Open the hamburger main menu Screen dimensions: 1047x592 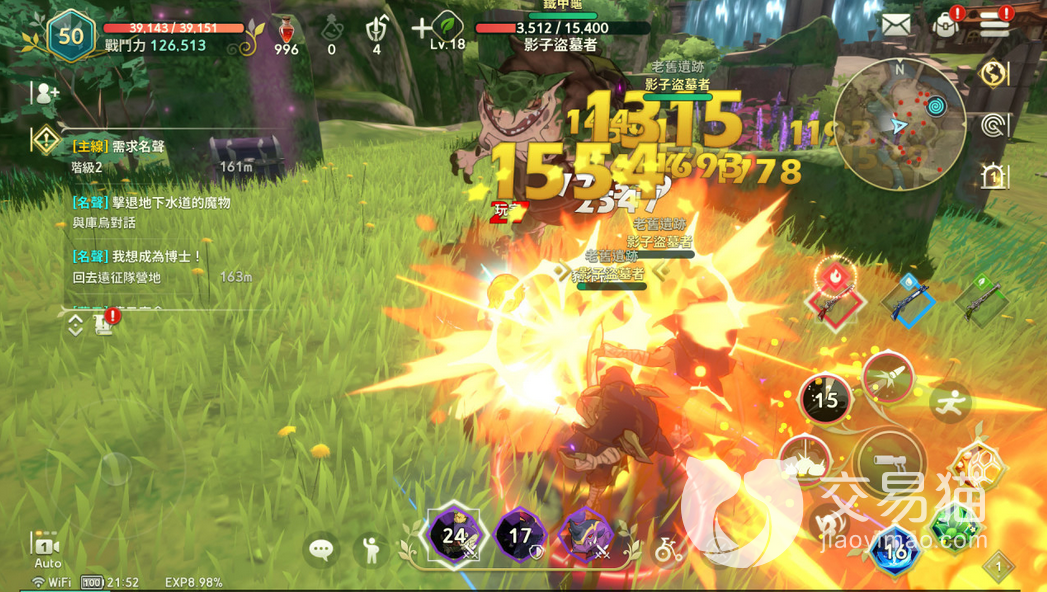(x=995, y=25)
